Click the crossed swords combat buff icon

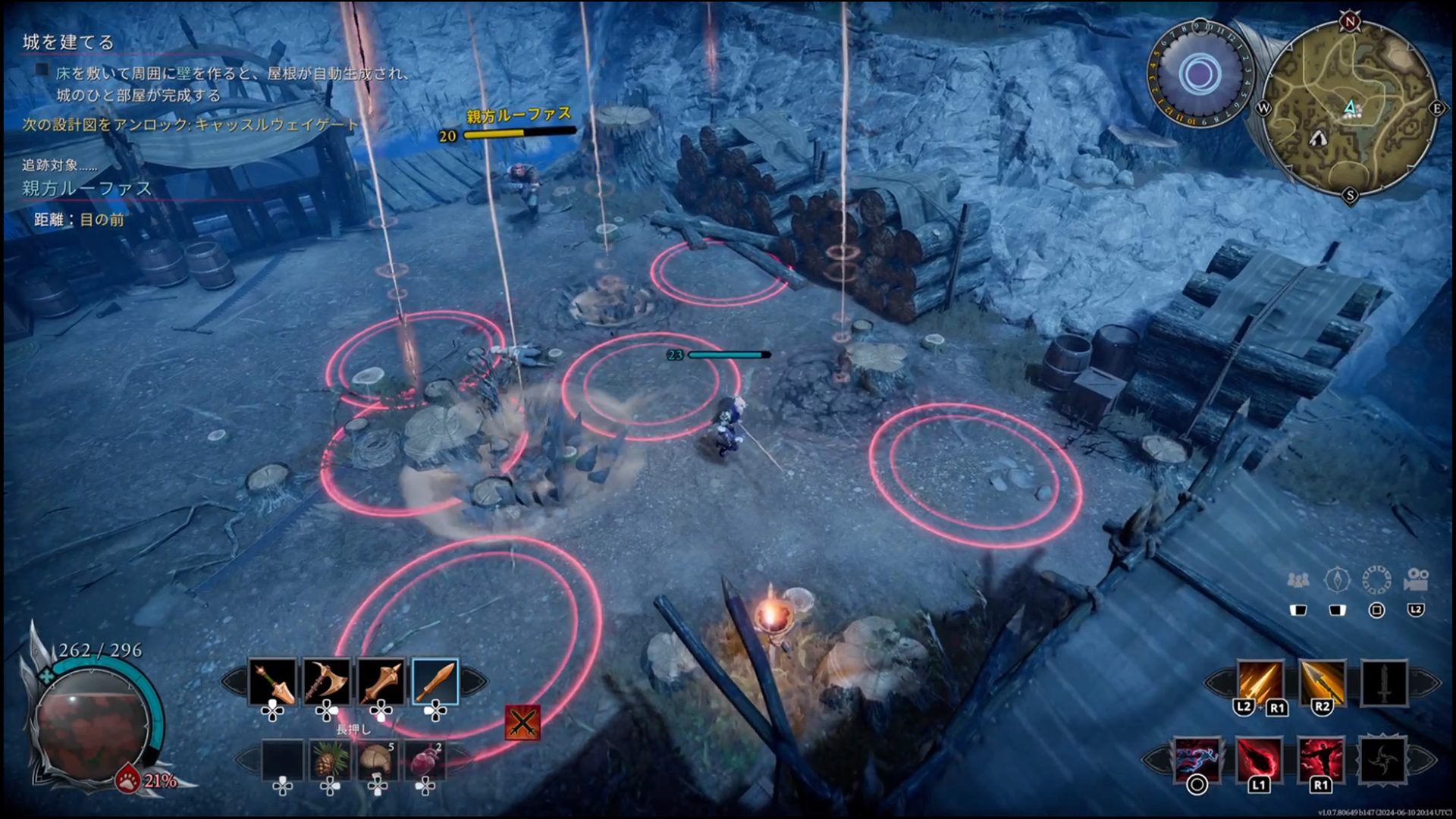tap(522, 723)
